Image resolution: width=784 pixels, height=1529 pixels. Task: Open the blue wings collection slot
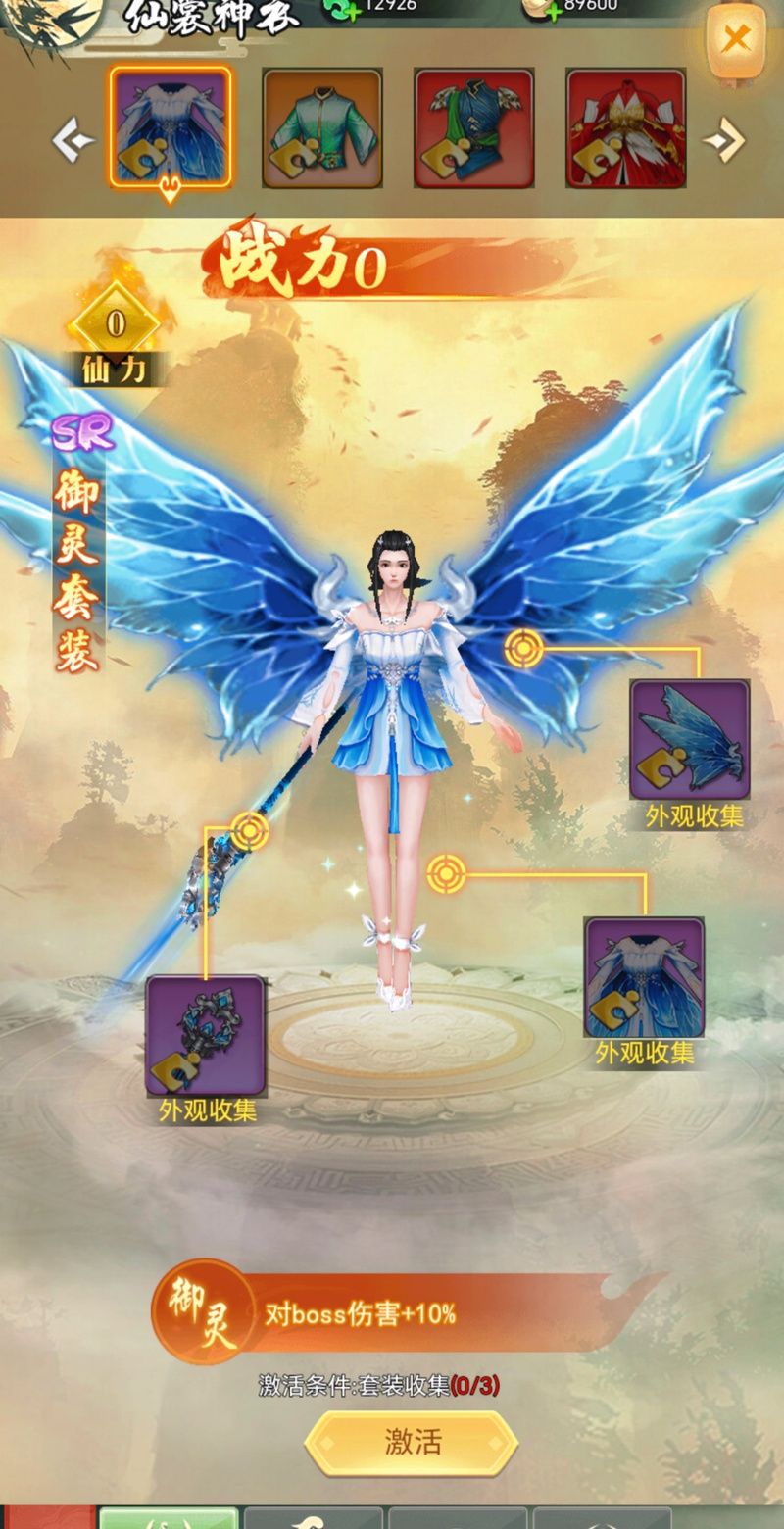690,740
